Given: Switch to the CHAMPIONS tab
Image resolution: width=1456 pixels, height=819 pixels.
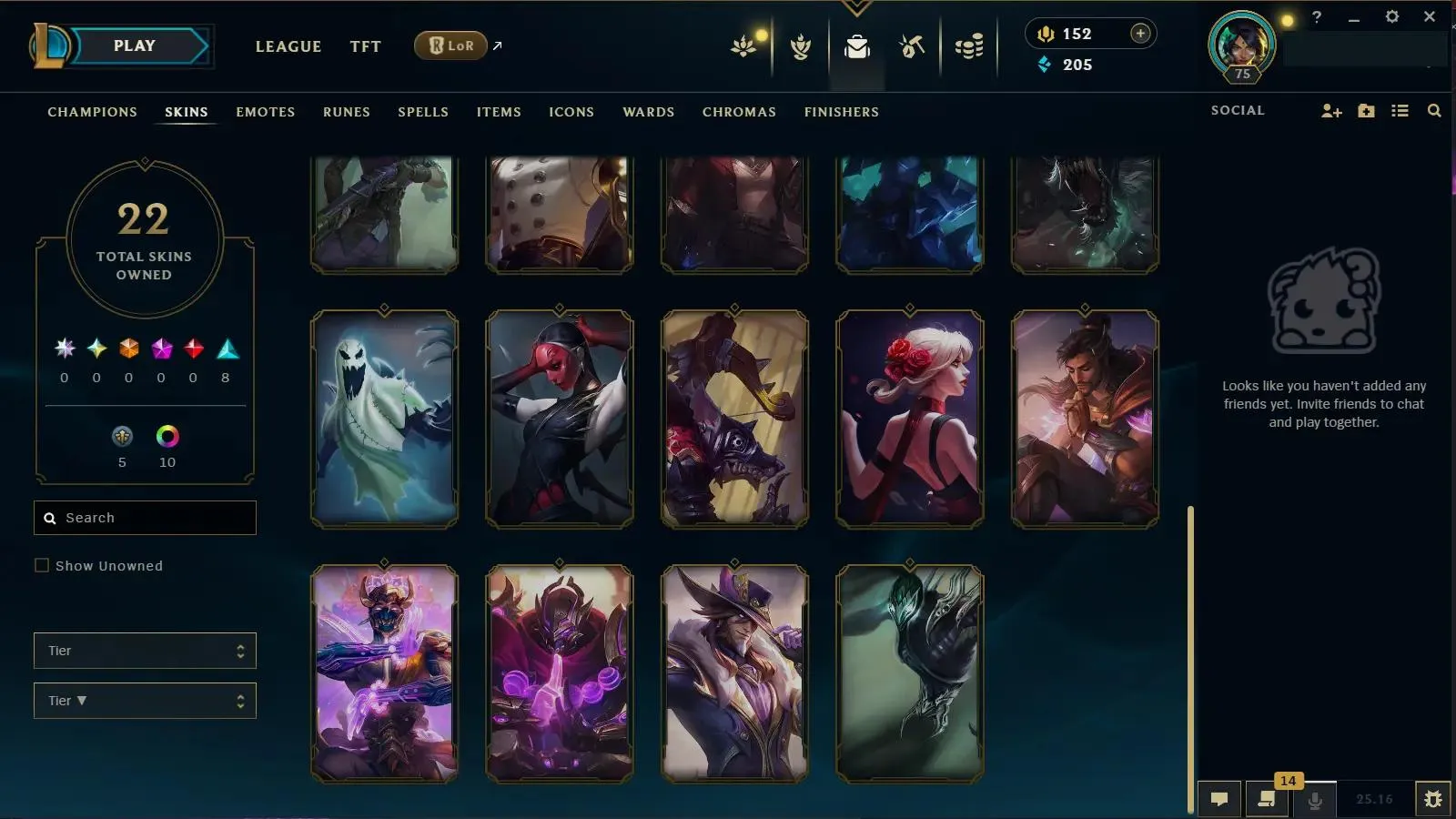Looking at the screenshot, I should click(x=92, y=112).
